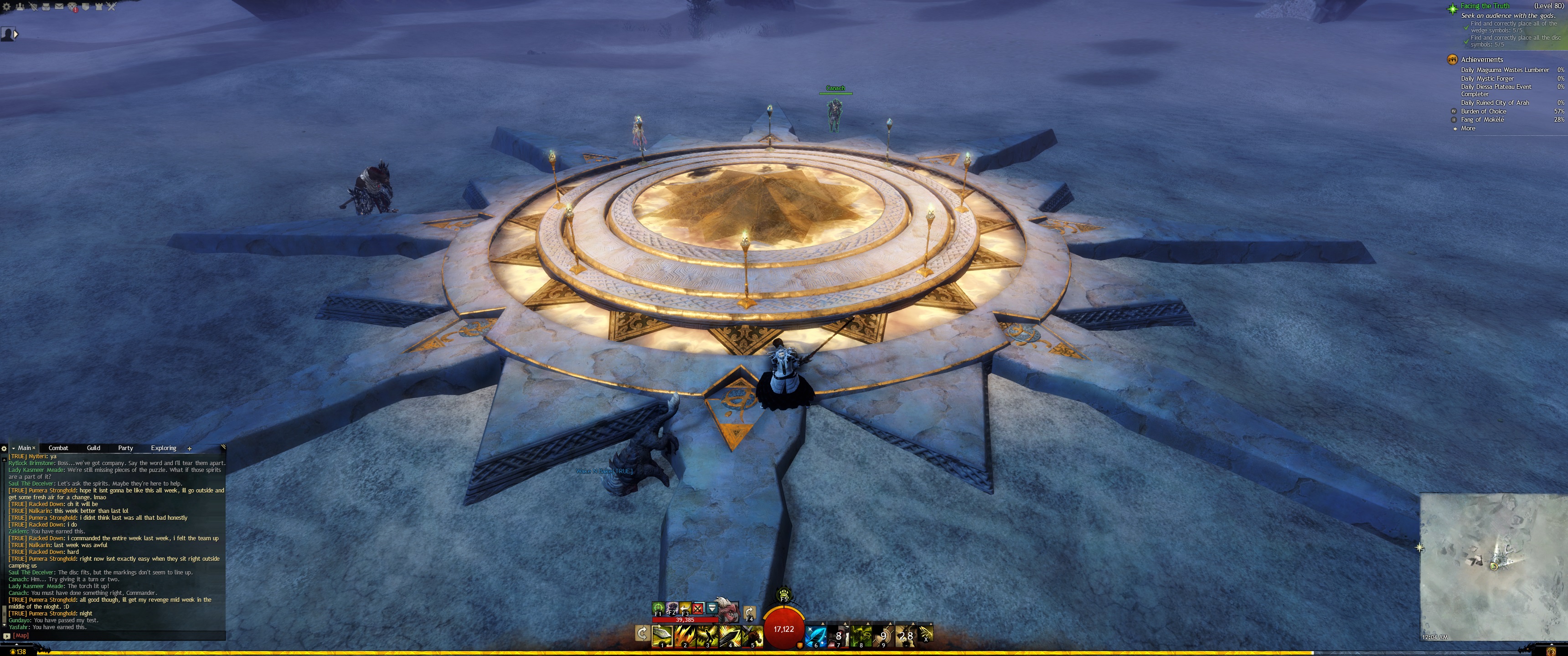The width and height of the screenshot is (1568, 656).
Task: Open the inventory bag icon
Action: [x=46, y=7]
